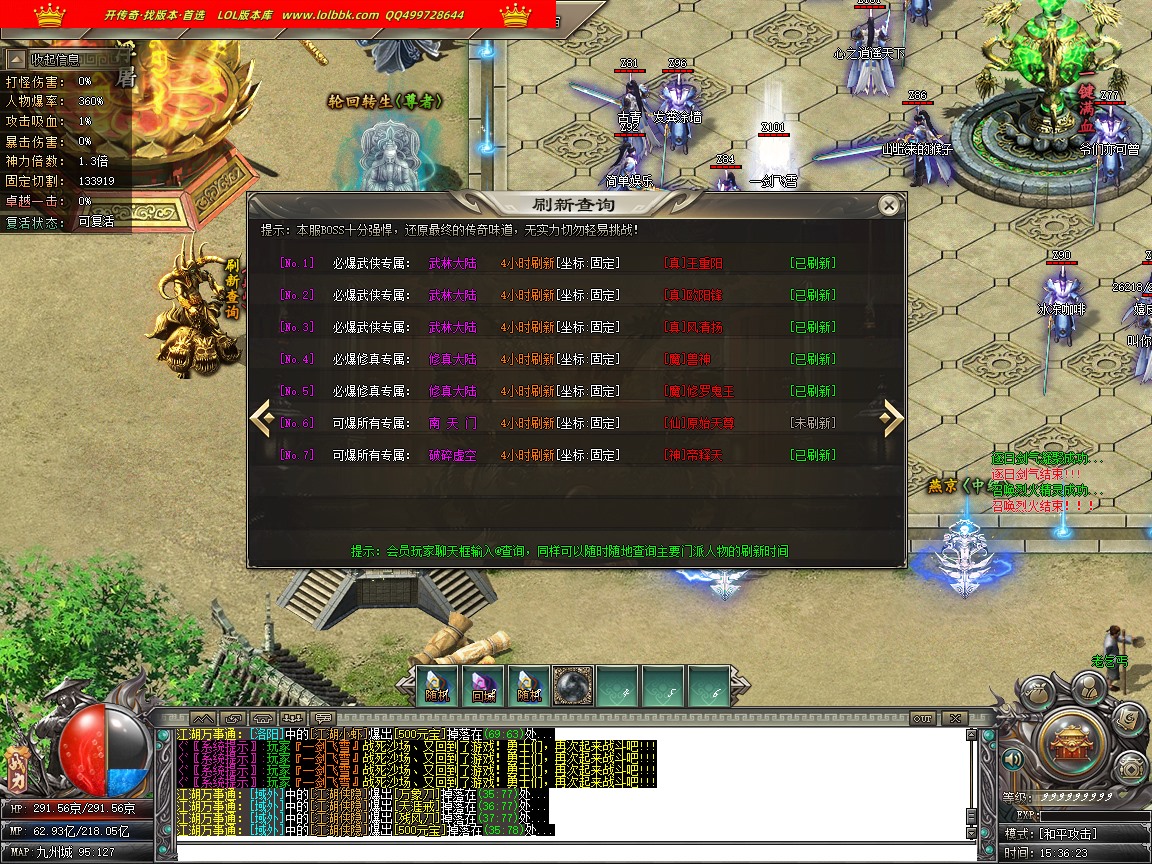Go to the previous page with left arrow
Viewport: 1152px width, 864px height.
coord(262,418)
